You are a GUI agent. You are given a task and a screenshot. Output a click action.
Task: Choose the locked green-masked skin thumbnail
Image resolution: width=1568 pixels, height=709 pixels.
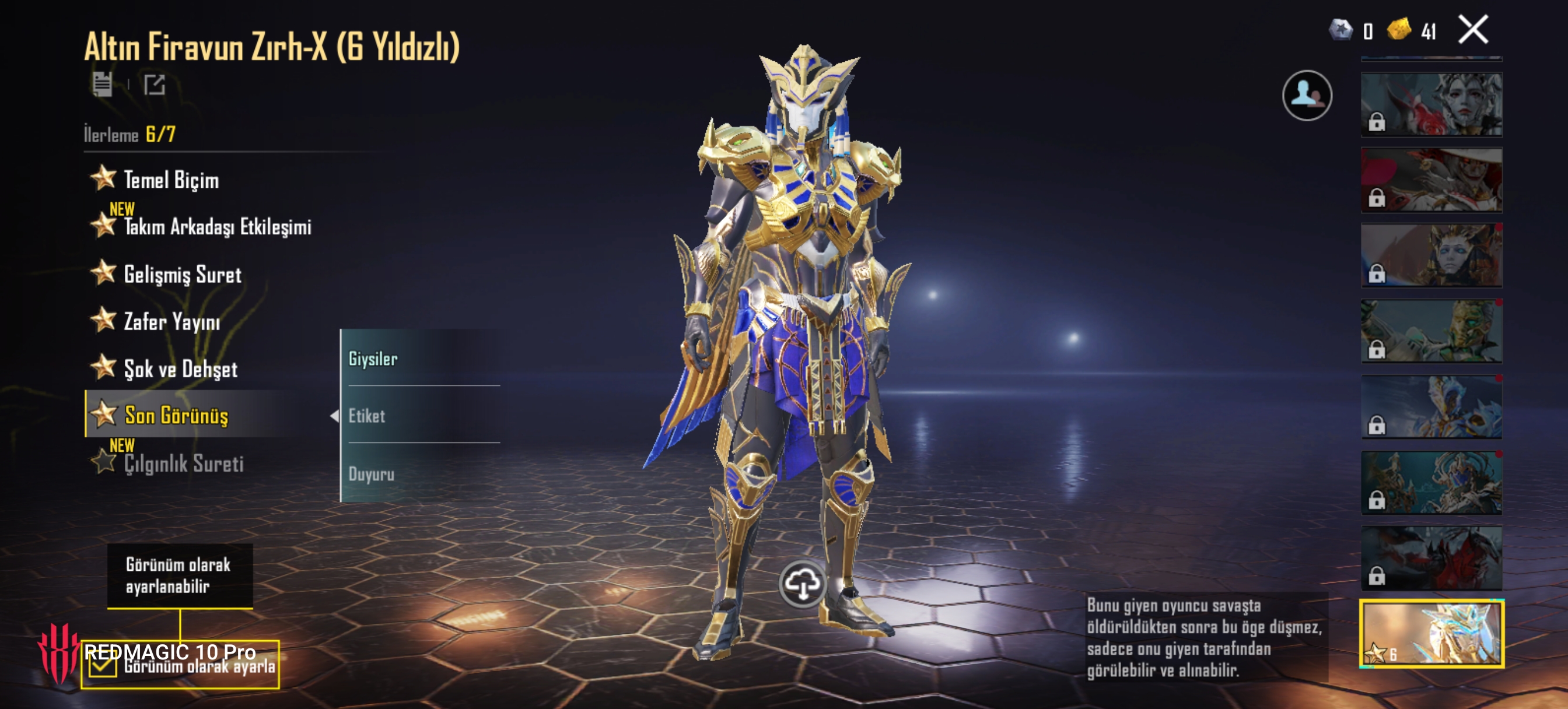tap(1431, 332)
